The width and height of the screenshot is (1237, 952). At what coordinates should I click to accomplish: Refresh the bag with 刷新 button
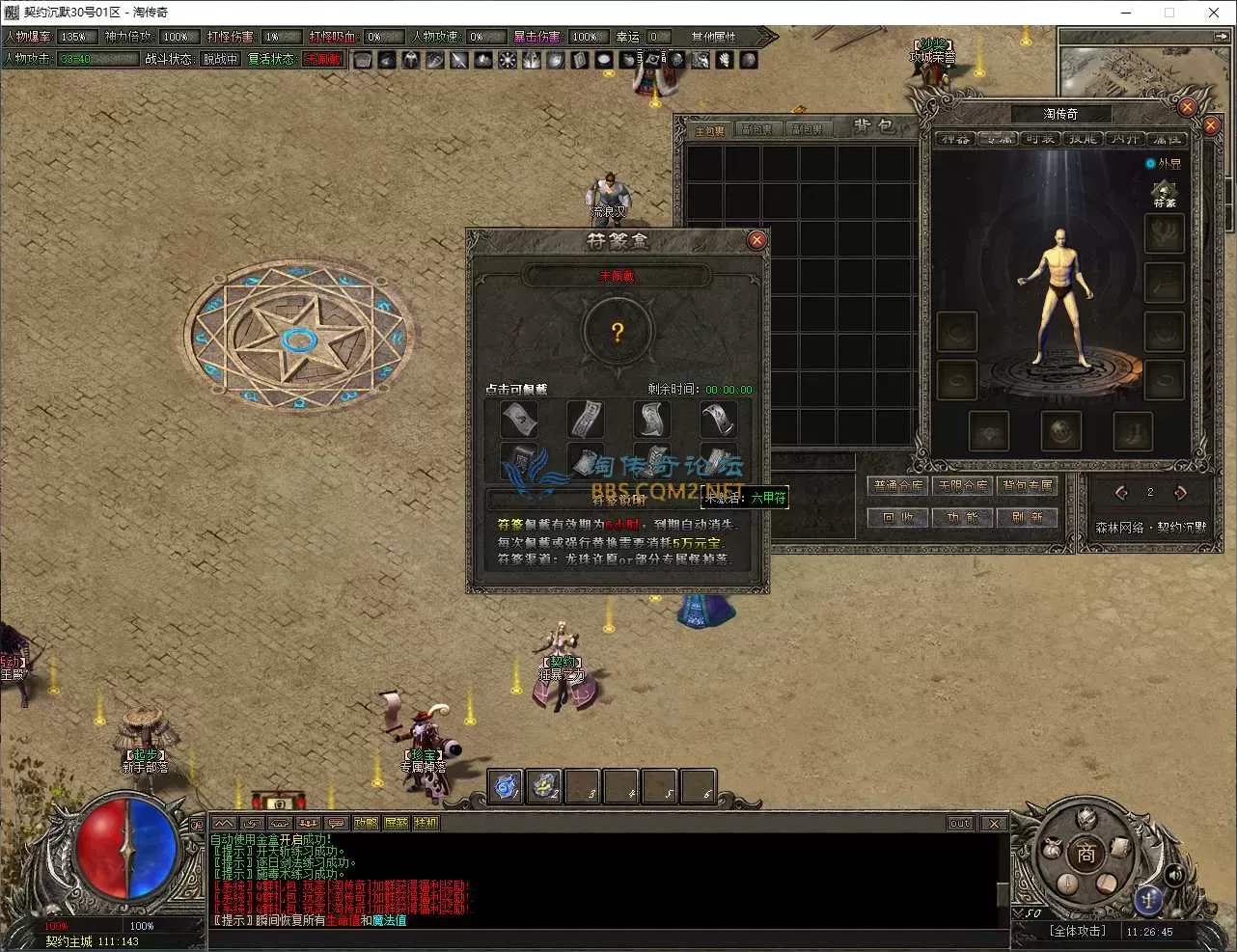[x=1028, y=518]
